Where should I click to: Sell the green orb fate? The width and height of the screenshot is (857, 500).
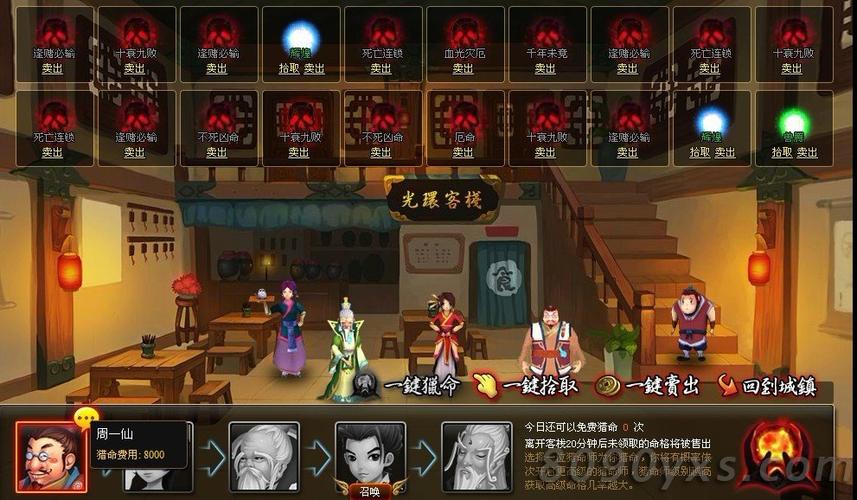tap(806, 153)
